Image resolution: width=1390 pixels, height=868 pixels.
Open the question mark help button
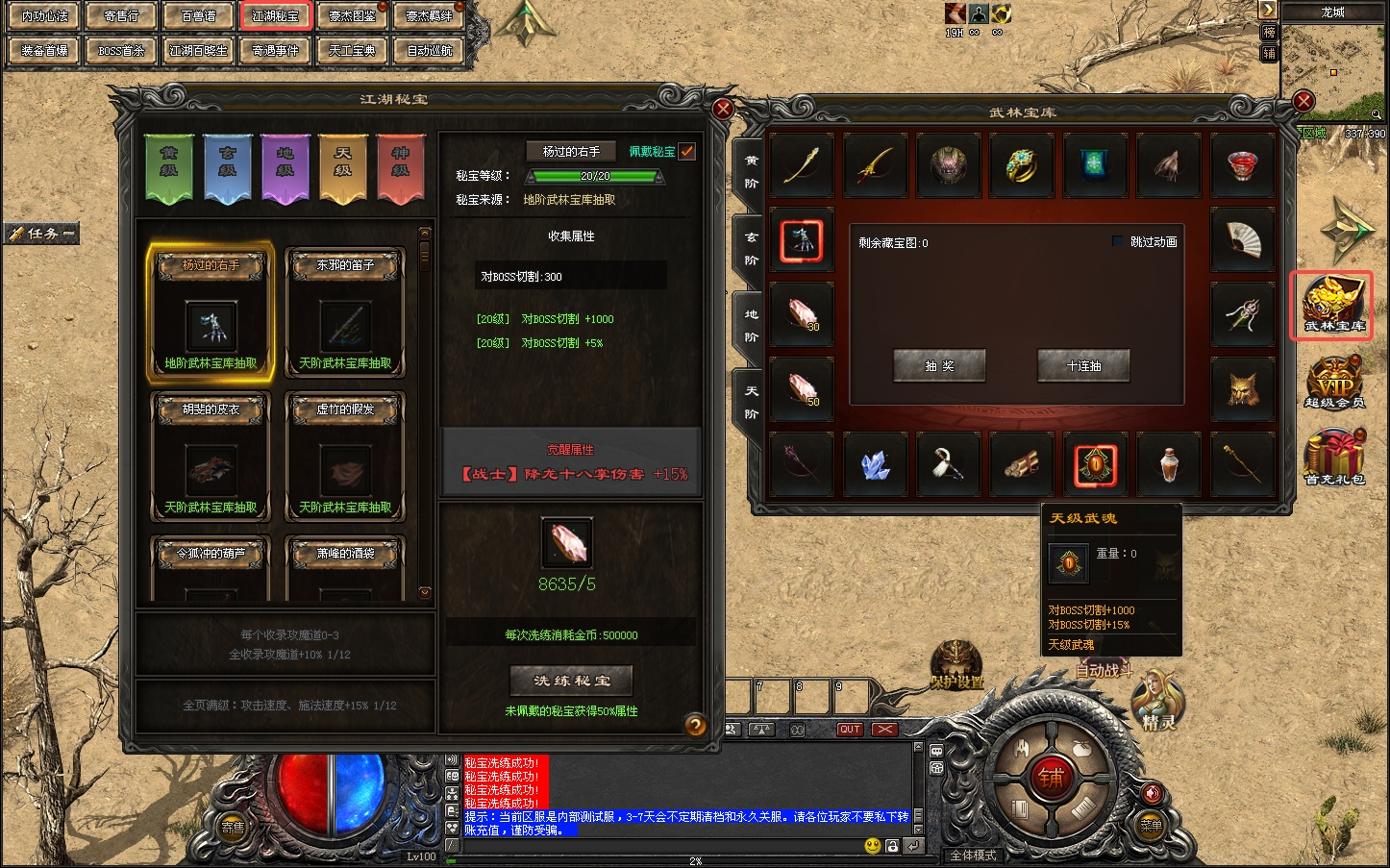tap(695, 726)
